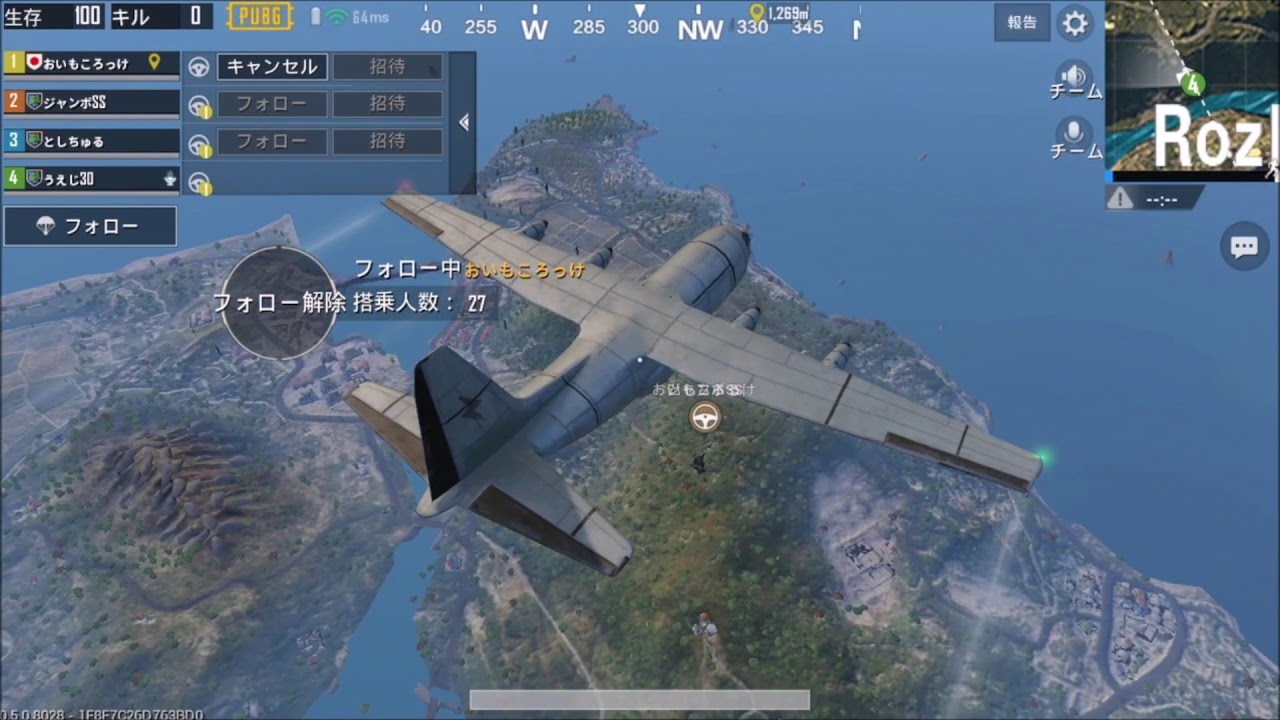Open the chat message bubble icon

[x=1244, y=246]
